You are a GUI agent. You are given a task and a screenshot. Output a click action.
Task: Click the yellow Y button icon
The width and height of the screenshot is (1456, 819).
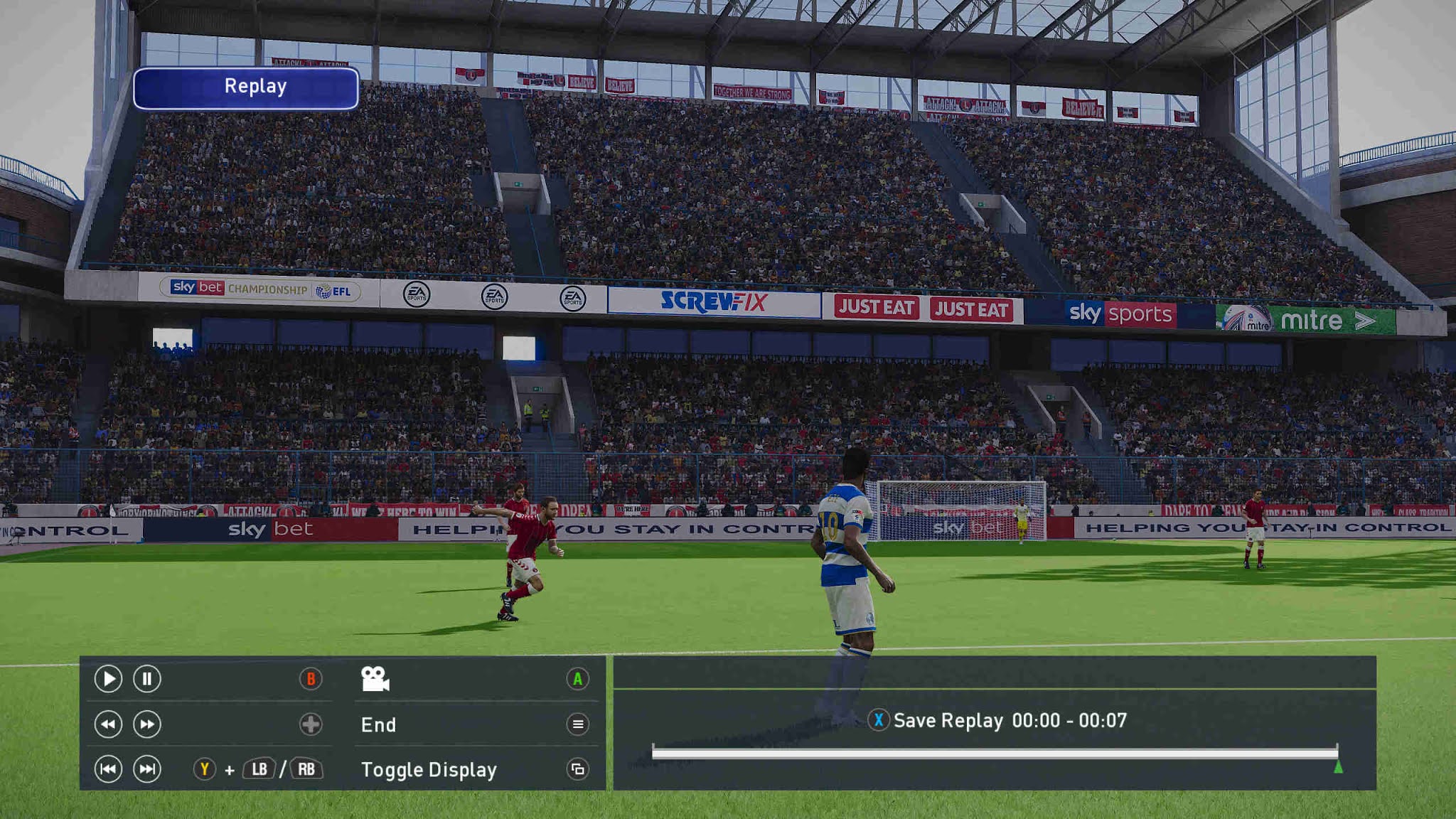point(203,769)
